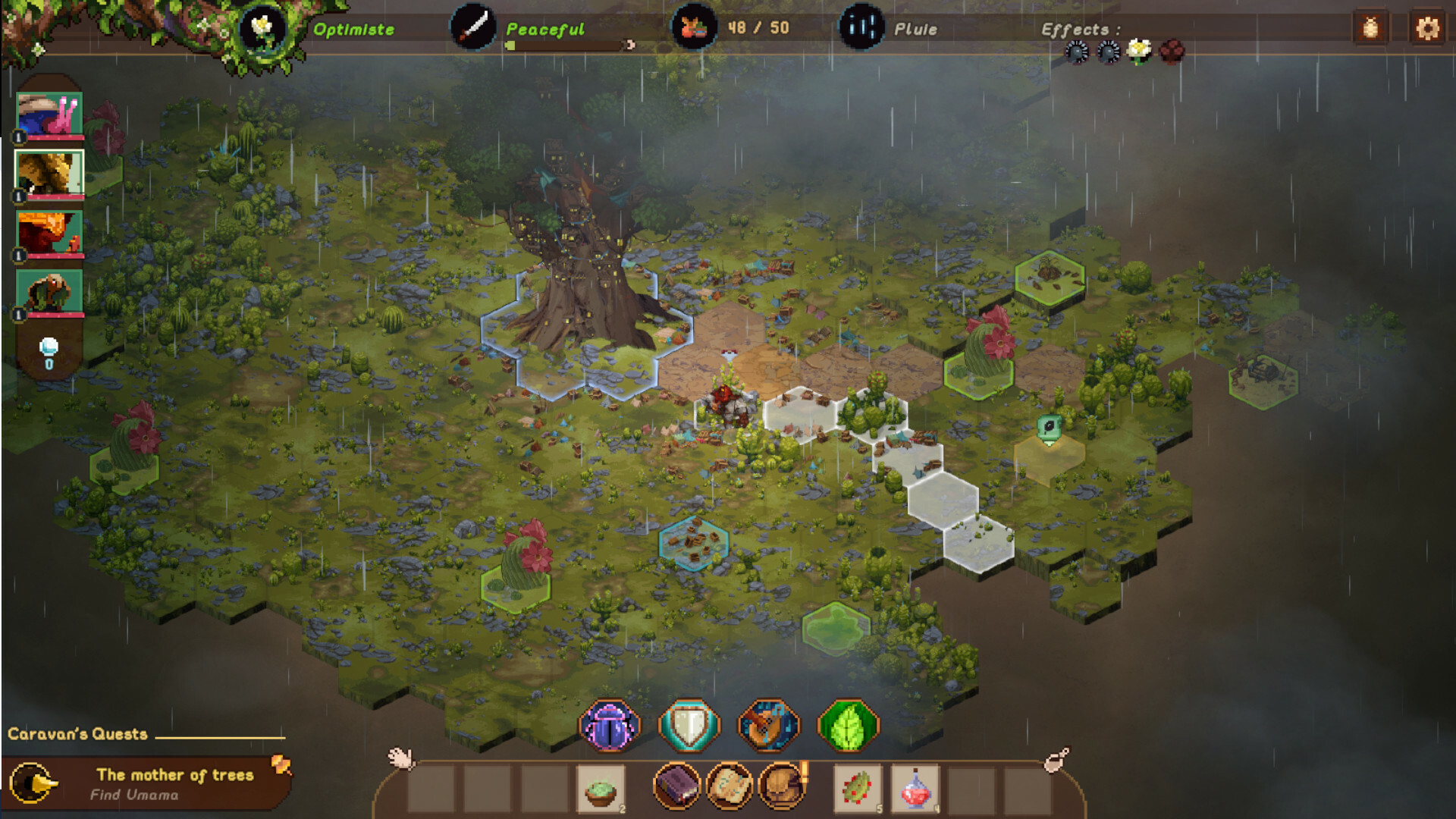
Task: Pick the armored beetle party portrait
Action: (49, 291)
